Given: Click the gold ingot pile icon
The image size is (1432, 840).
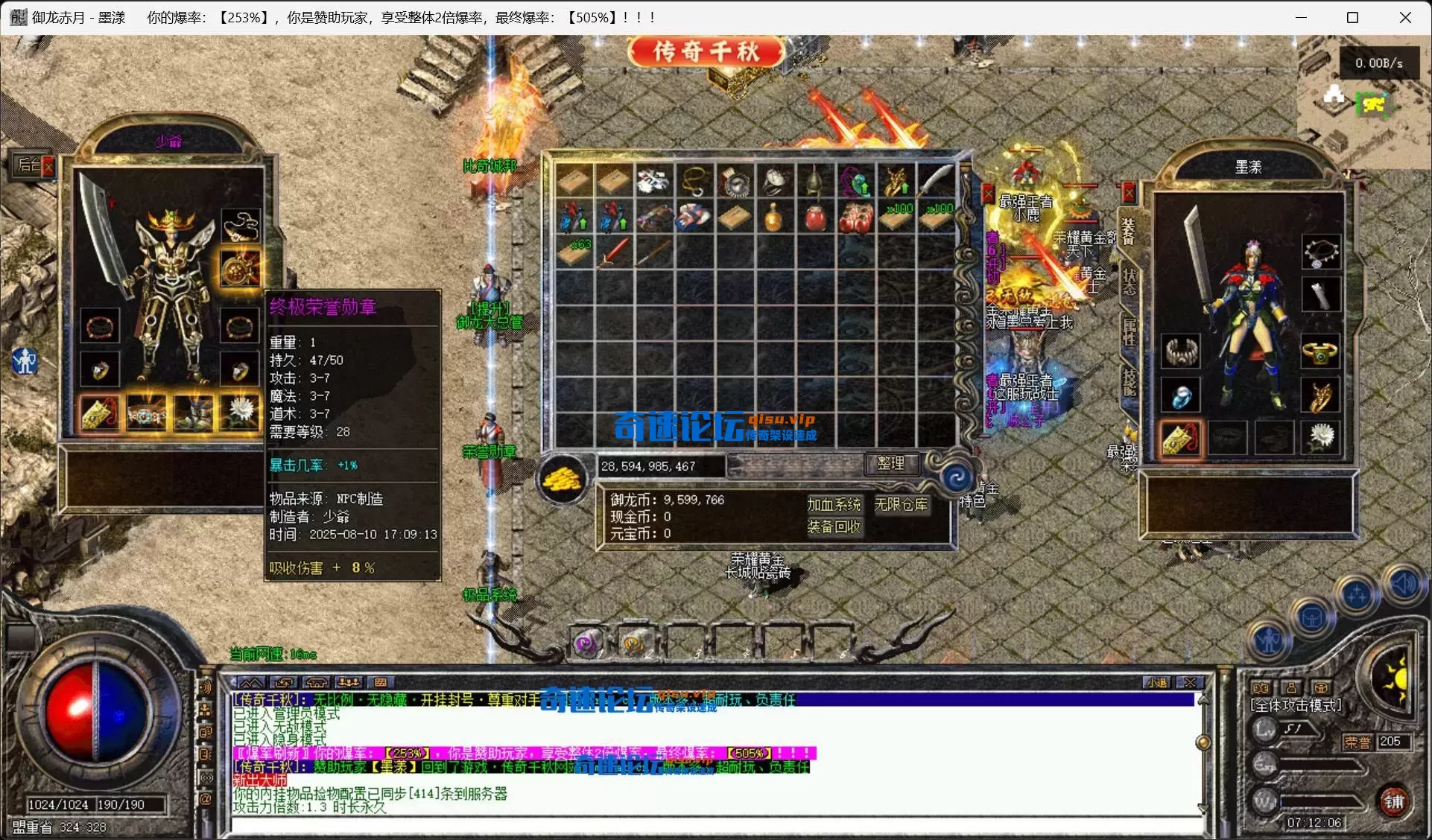Looking at the screenshot, I should [x=563, y=479].
